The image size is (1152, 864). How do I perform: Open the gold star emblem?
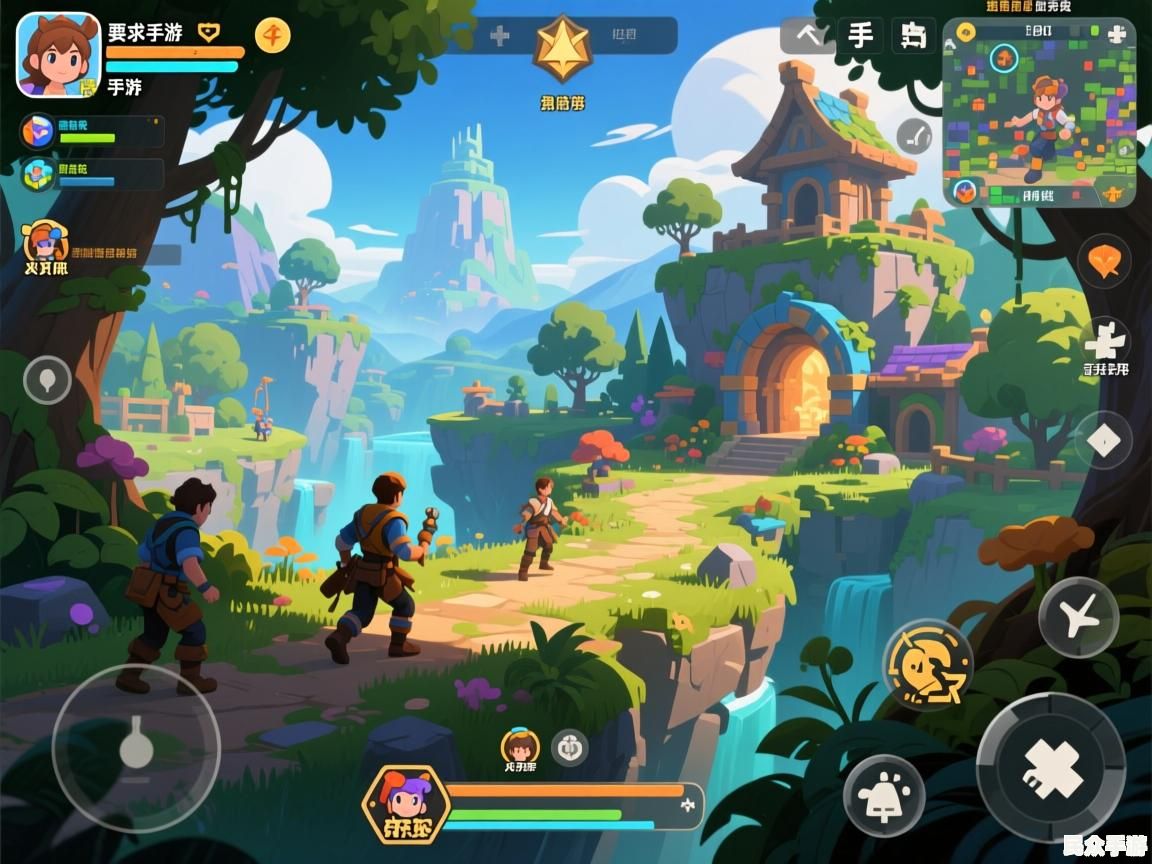click(562, 48)
